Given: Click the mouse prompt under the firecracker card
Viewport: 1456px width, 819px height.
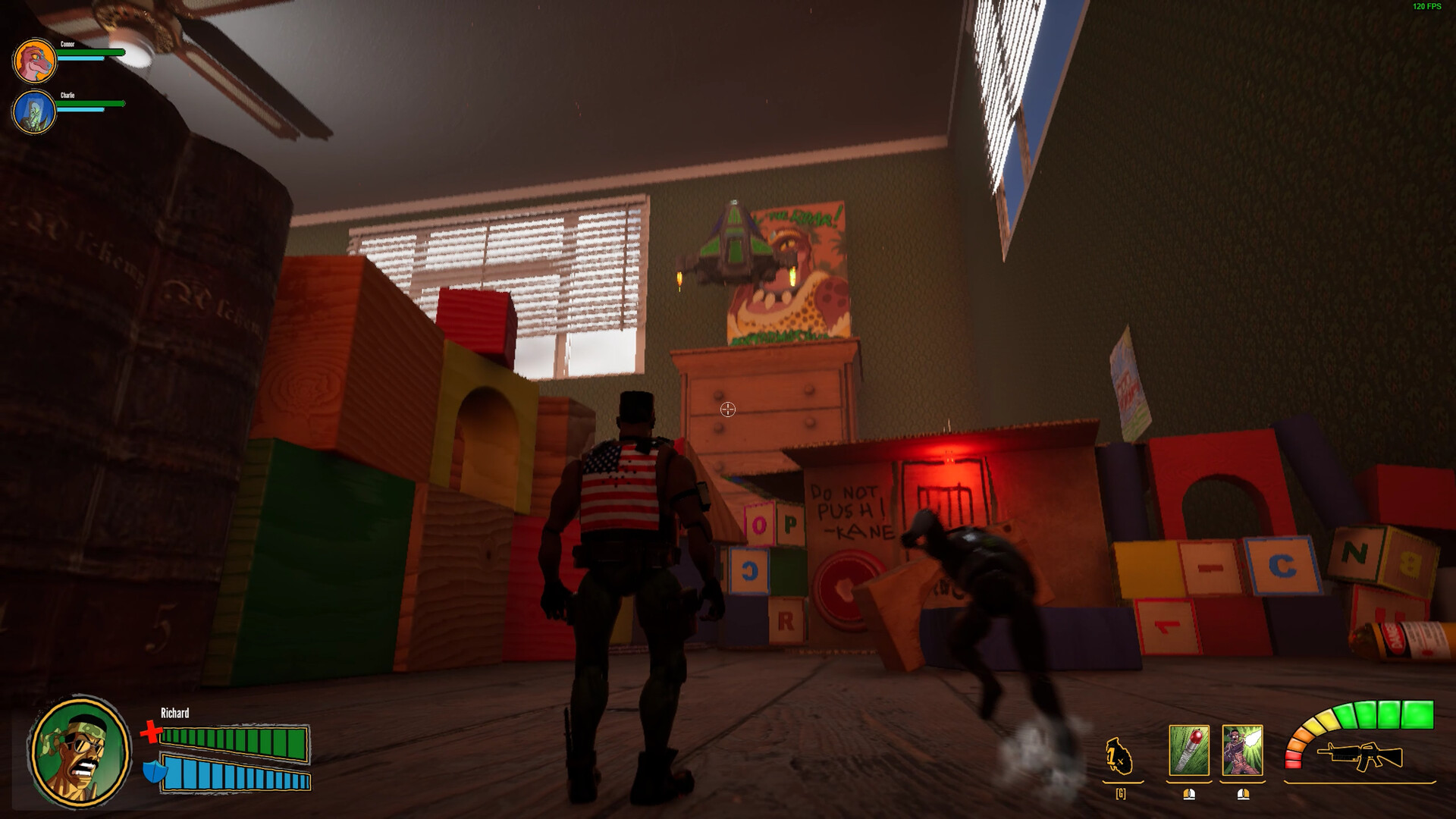Looking at the screenshot, I should tap(1189, 795).
